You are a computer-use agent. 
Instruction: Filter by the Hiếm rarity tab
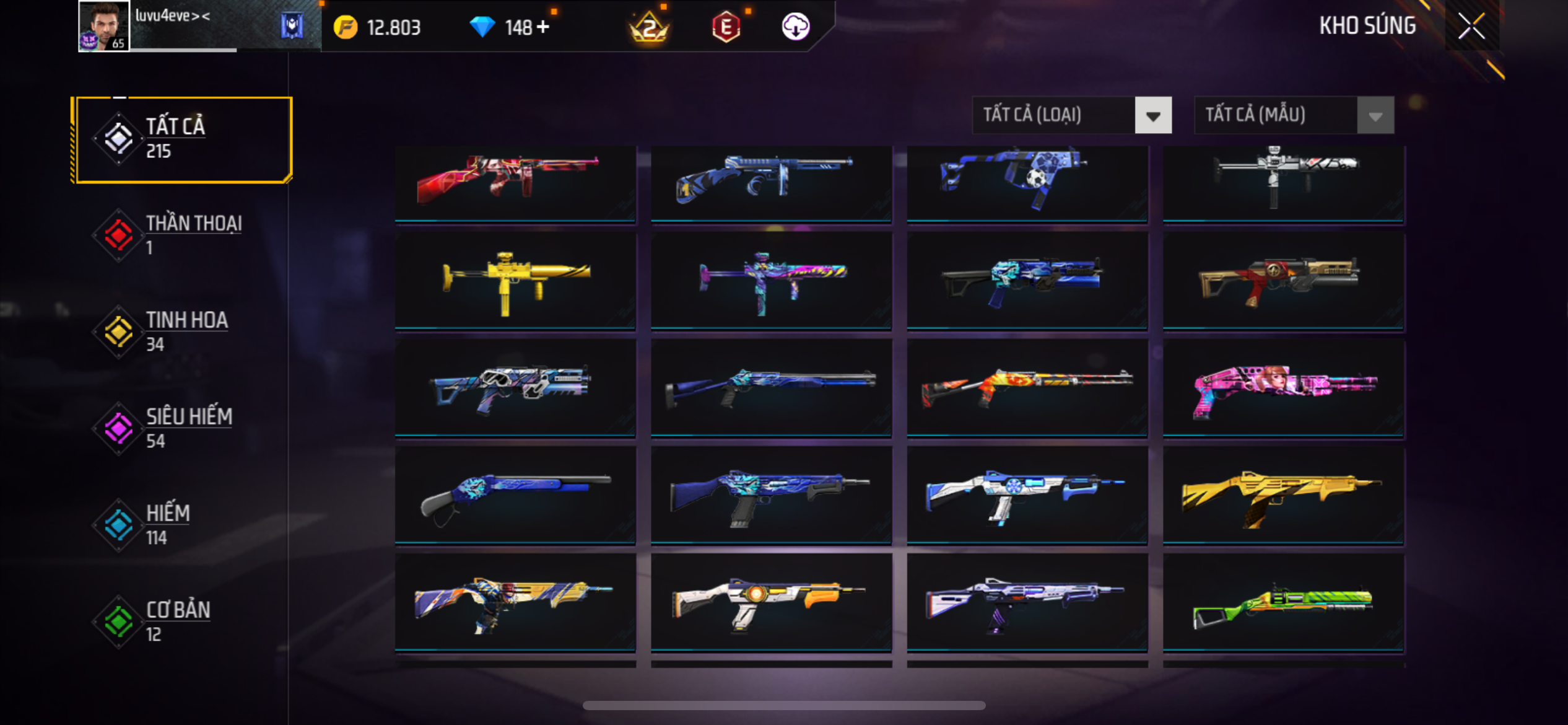coord(180,525)
